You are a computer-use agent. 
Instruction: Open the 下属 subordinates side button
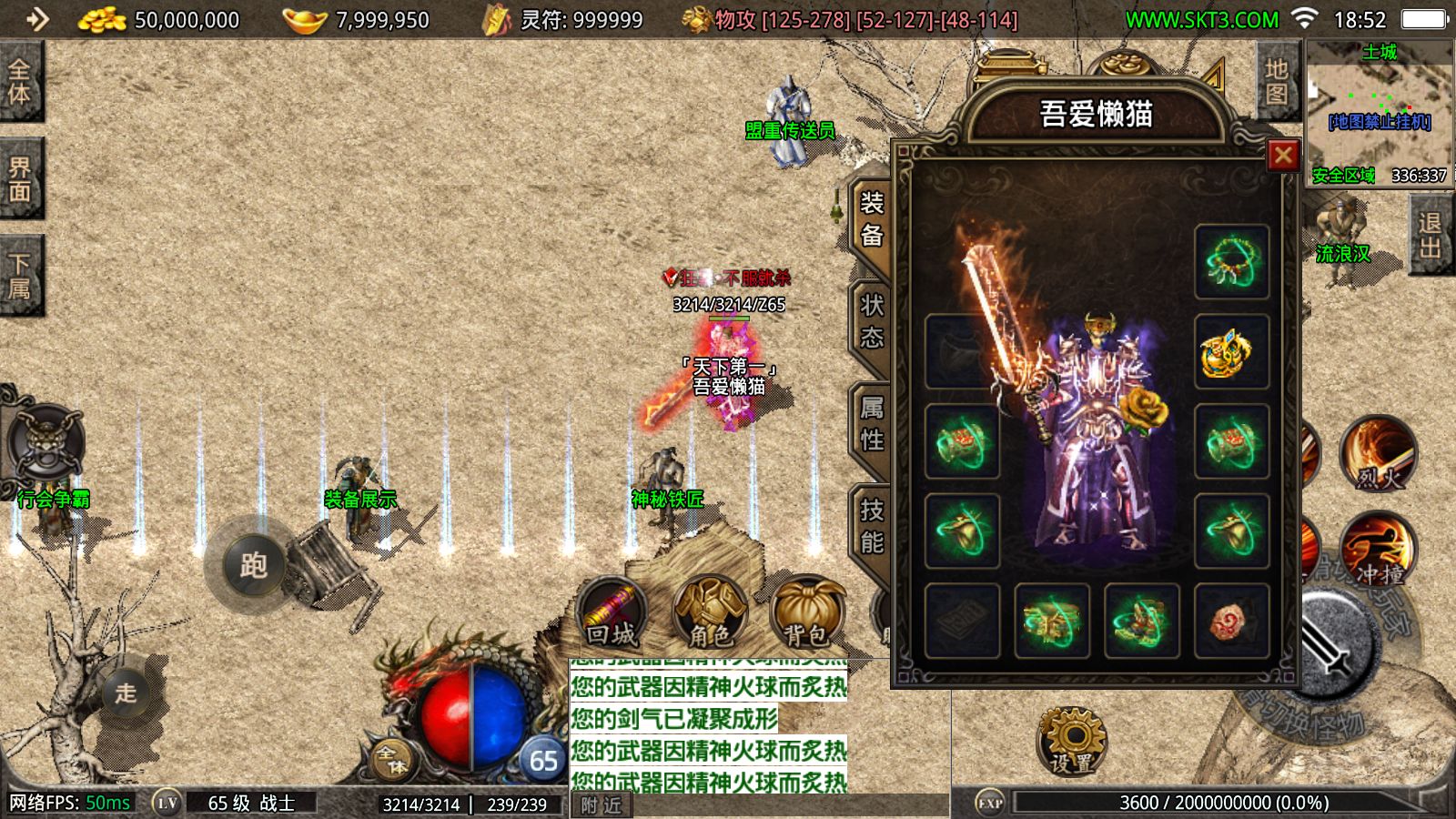[x=20, y=276]
